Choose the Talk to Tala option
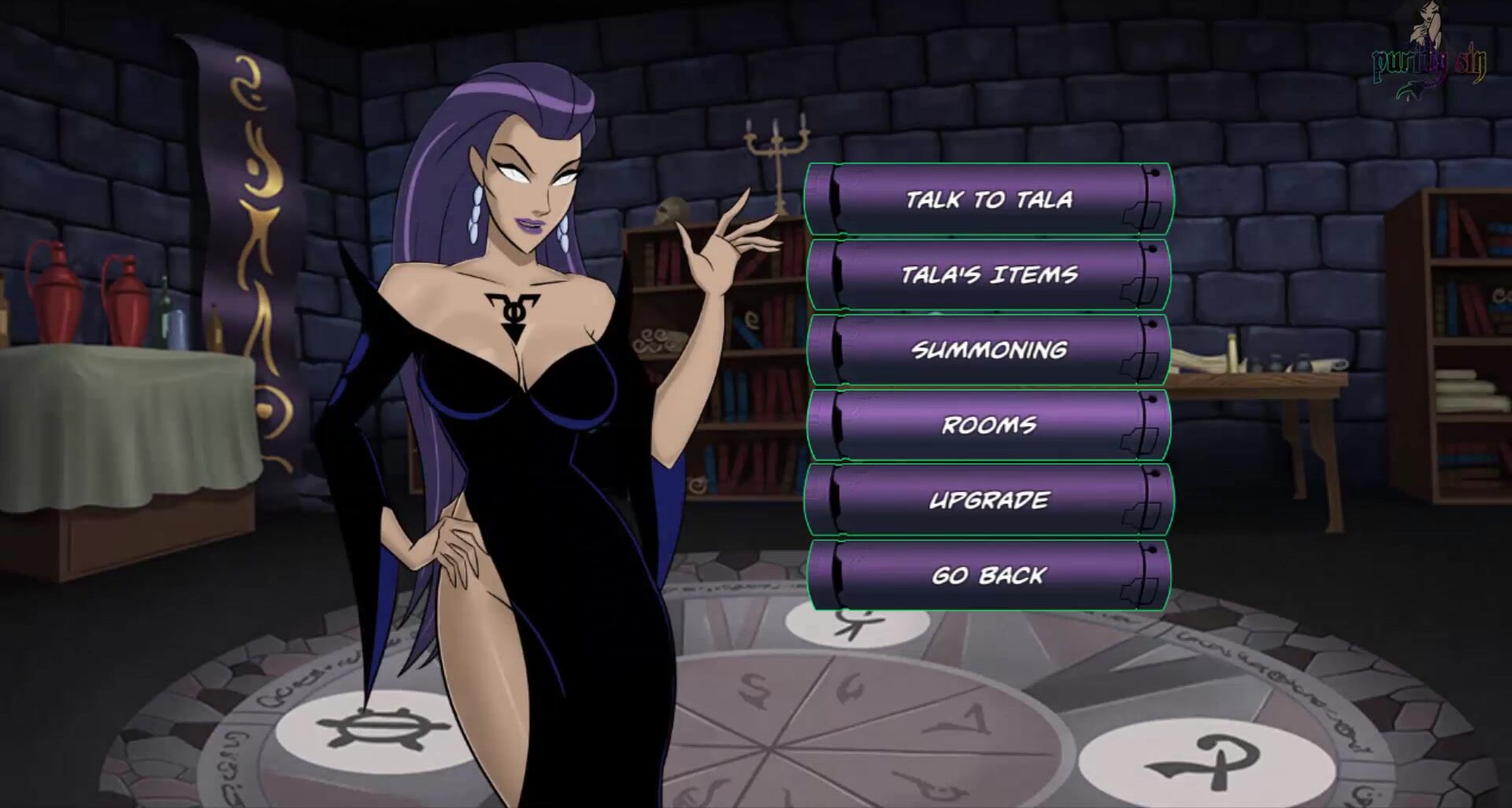This screenshot has width=1512, height=808. tap(988, 199)
